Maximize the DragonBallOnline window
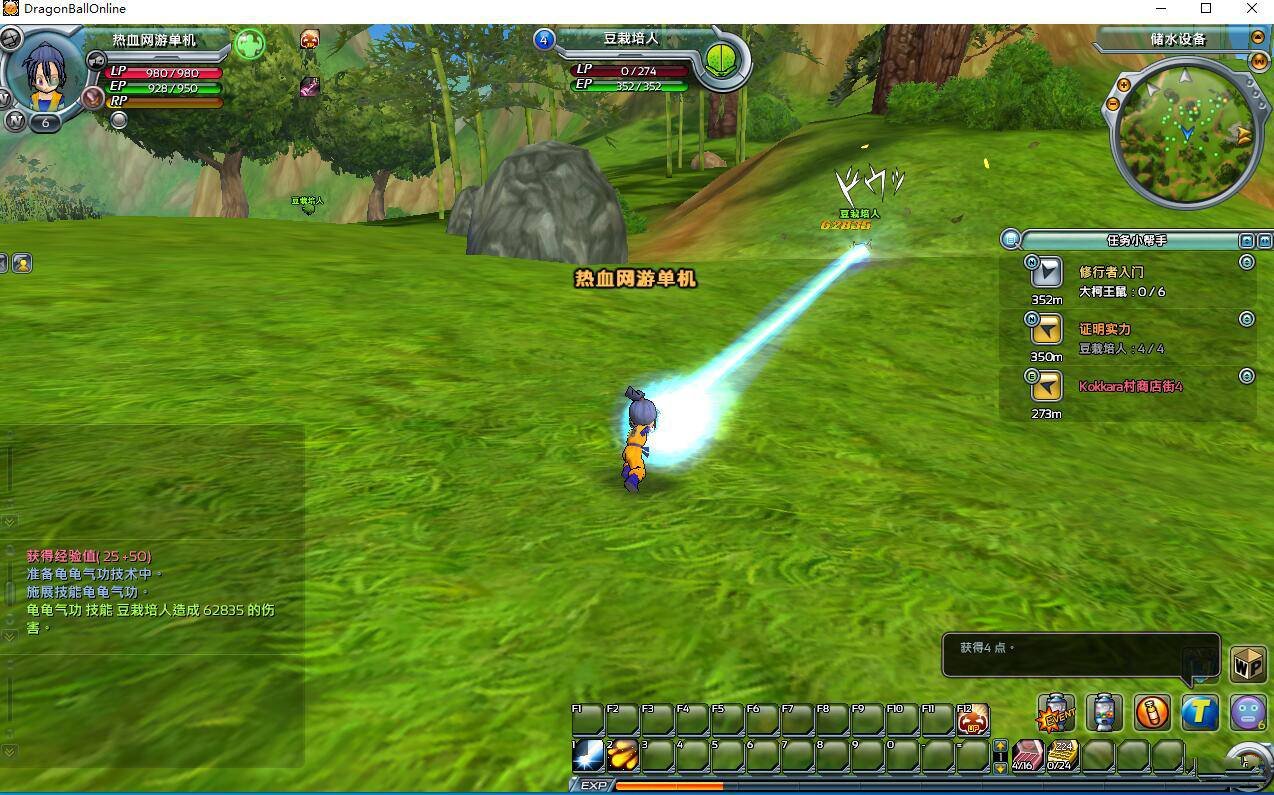 1206,9
